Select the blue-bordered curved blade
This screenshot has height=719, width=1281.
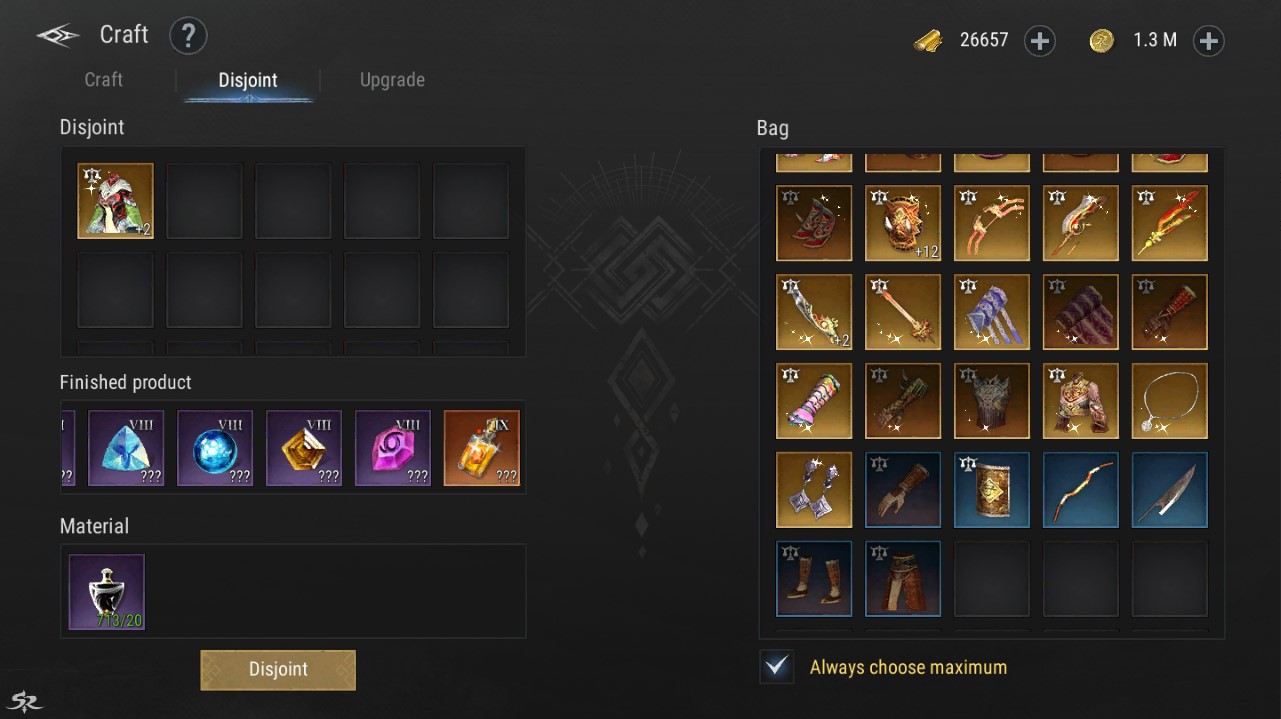pos(1169,490)
